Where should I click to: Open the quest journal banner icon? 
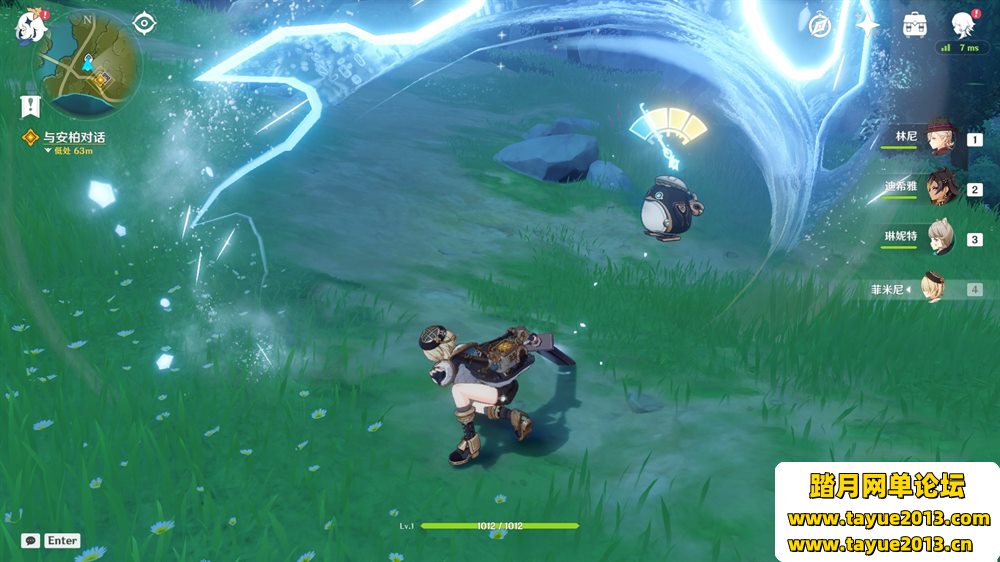(29, 105)
